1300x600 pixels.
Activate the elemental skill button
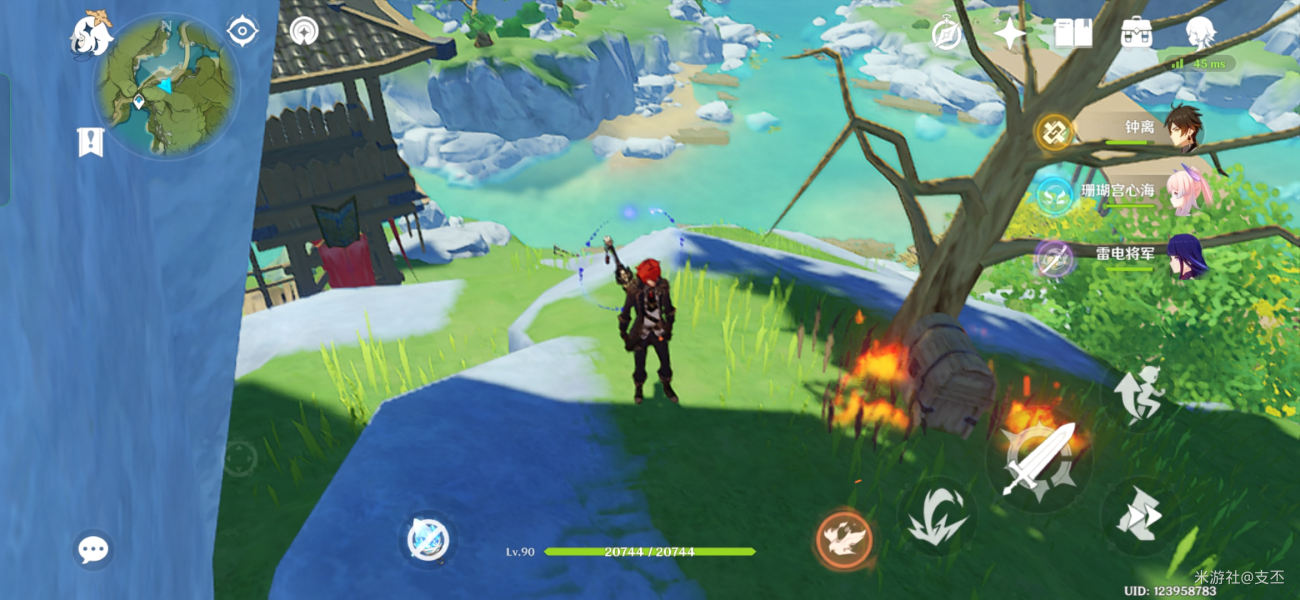point(936,517)
